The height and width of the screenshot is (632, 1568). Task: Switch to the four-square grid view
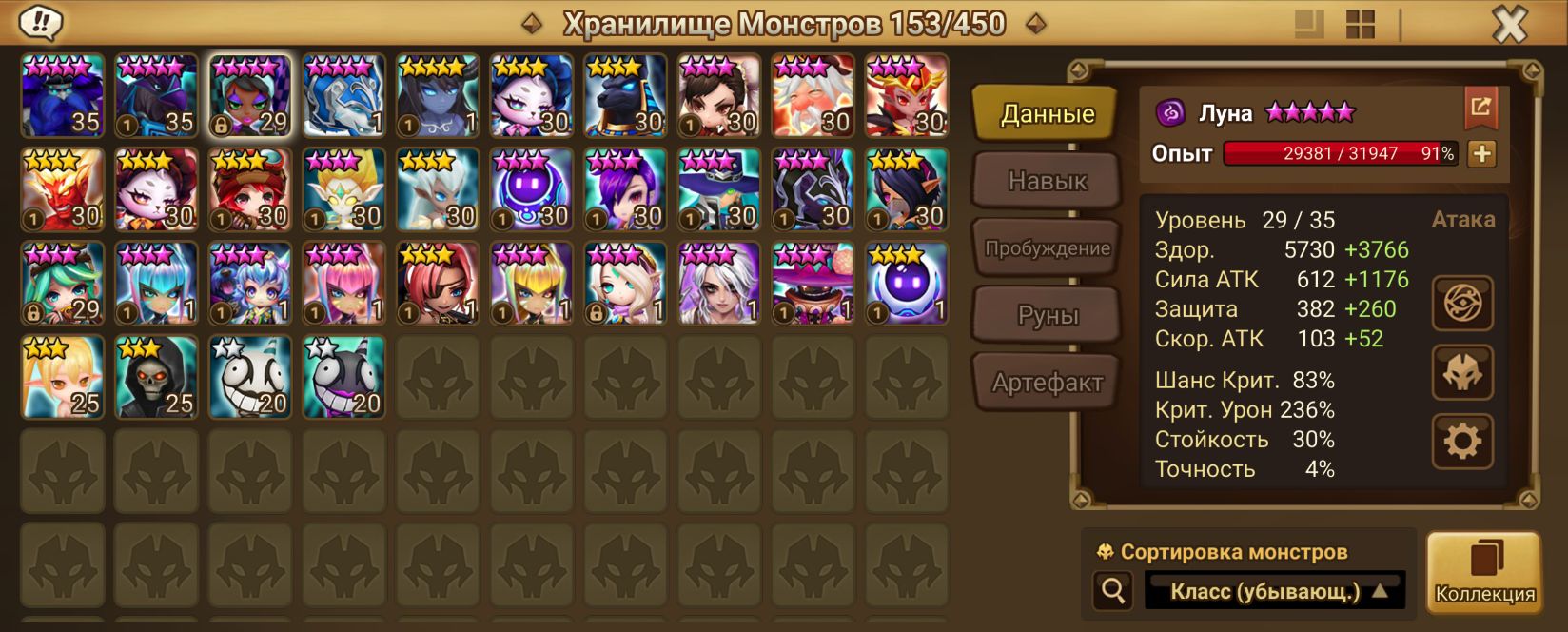pos(1361,25)
